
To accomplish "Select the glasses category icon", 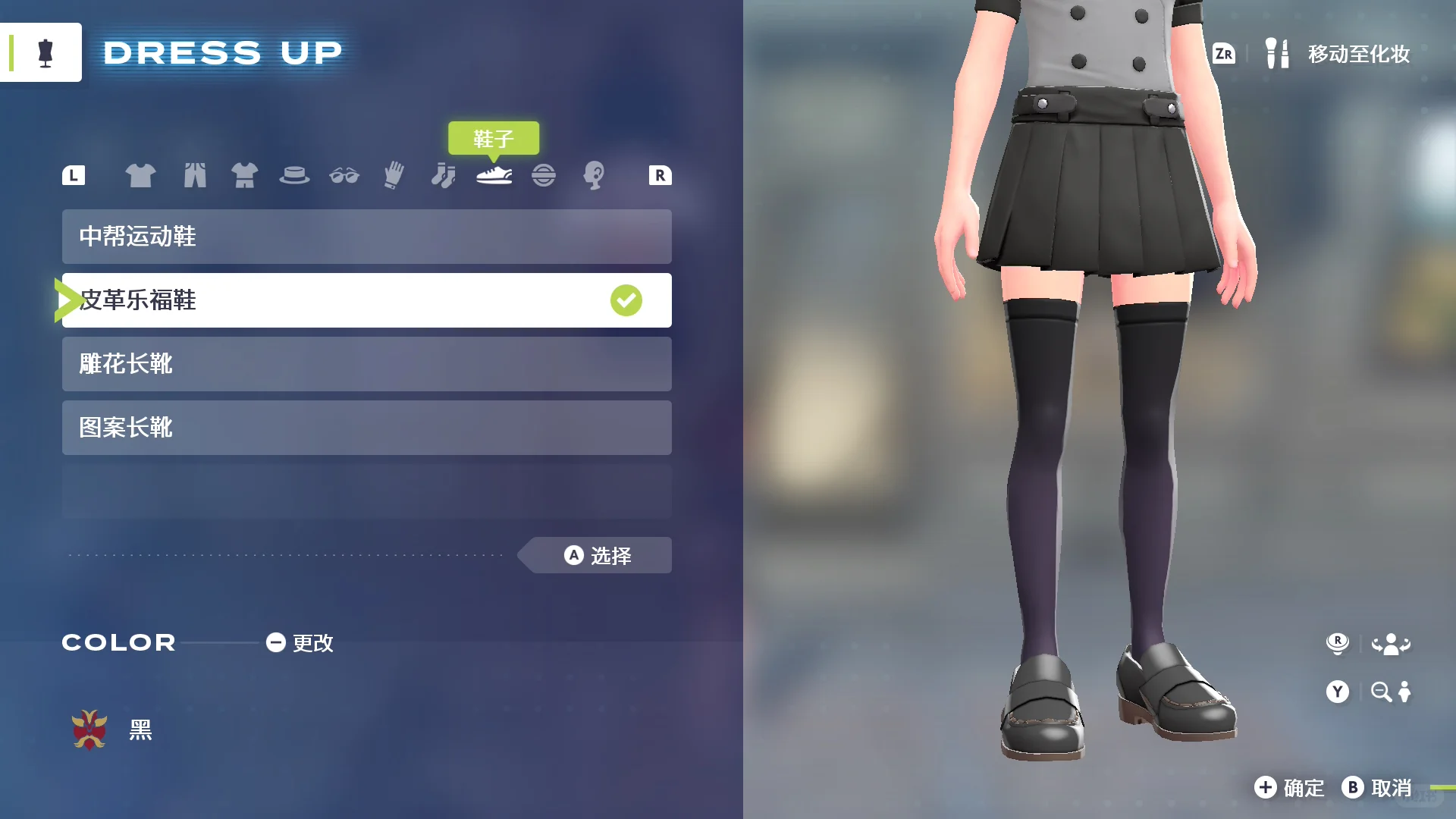I will [345, 174].
